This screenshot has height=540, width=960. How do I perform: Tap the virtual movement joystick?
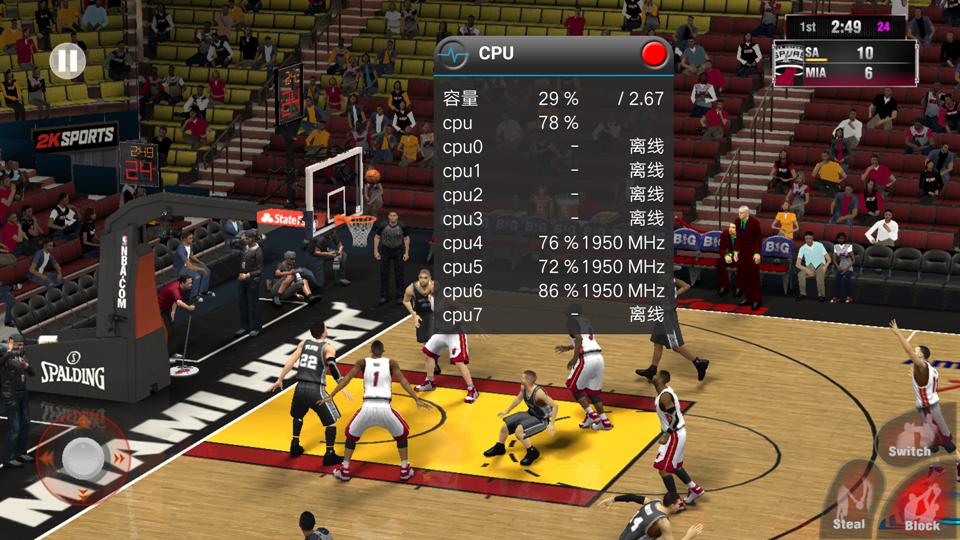[x=82, y=457]
